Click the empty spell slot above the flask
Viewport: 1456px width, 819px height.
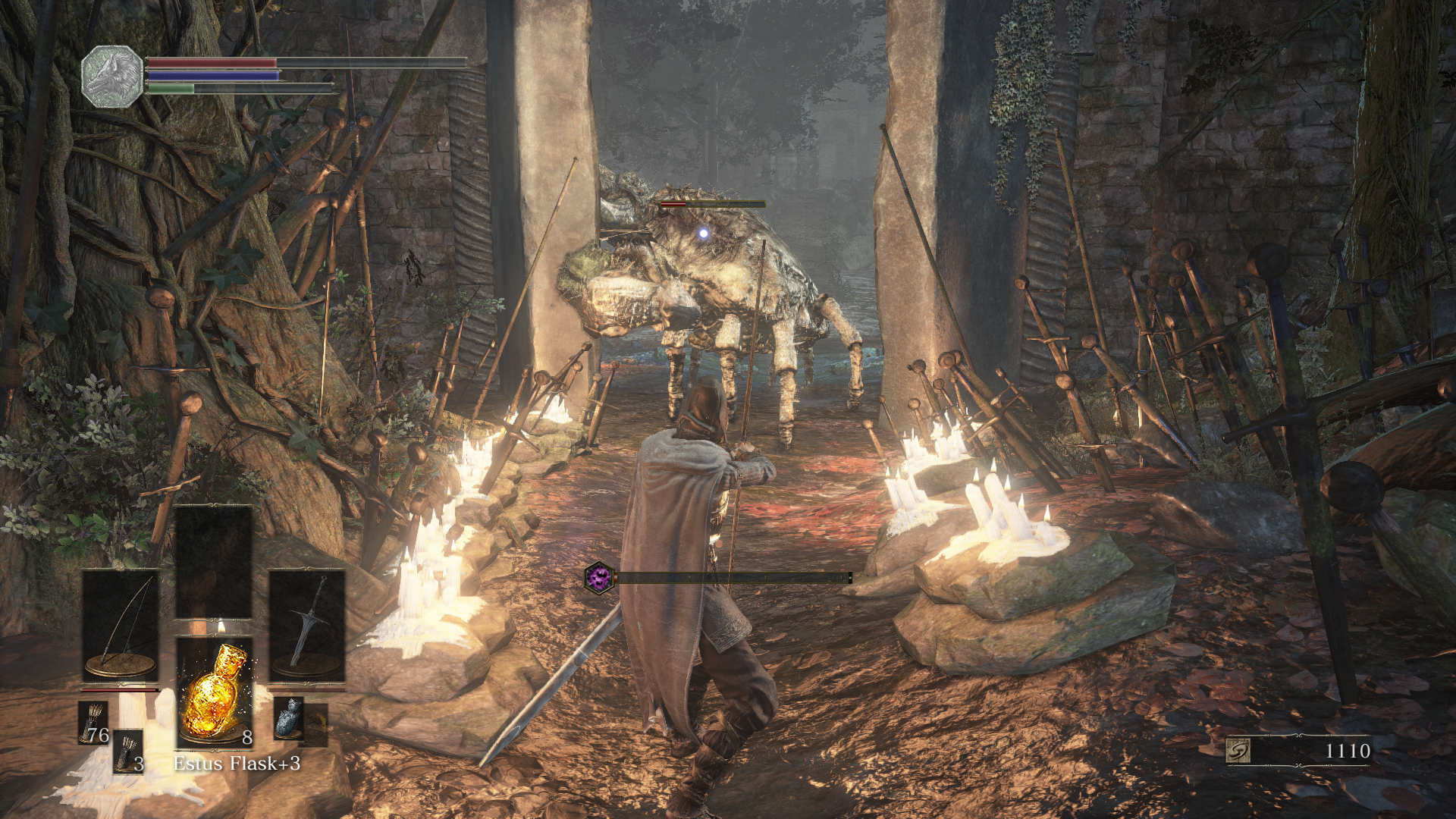pyautogui.click(x=214, y=563)
